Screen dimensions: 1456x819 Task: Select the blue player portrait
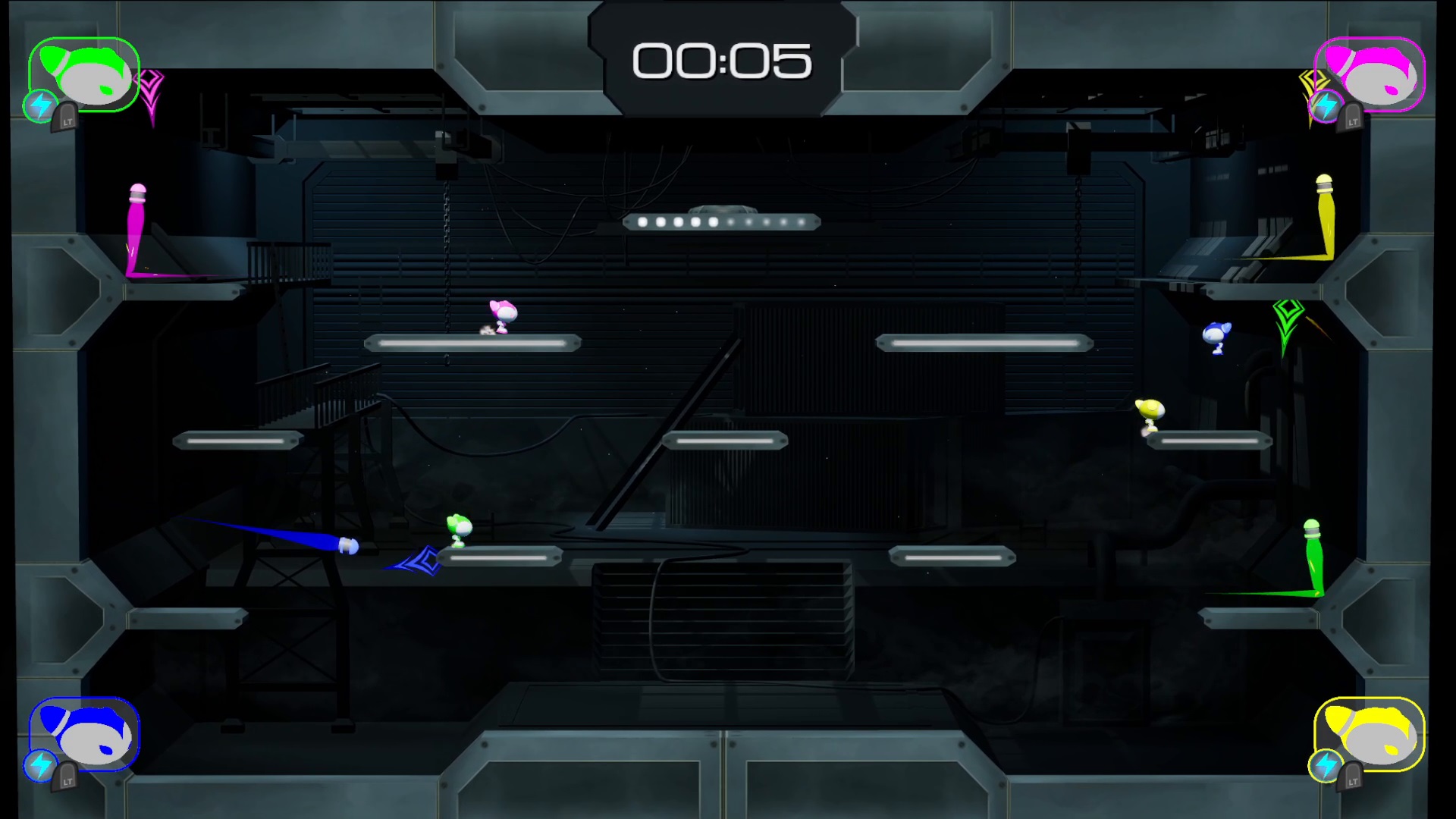pyautogui.click(x=85, y=733)
